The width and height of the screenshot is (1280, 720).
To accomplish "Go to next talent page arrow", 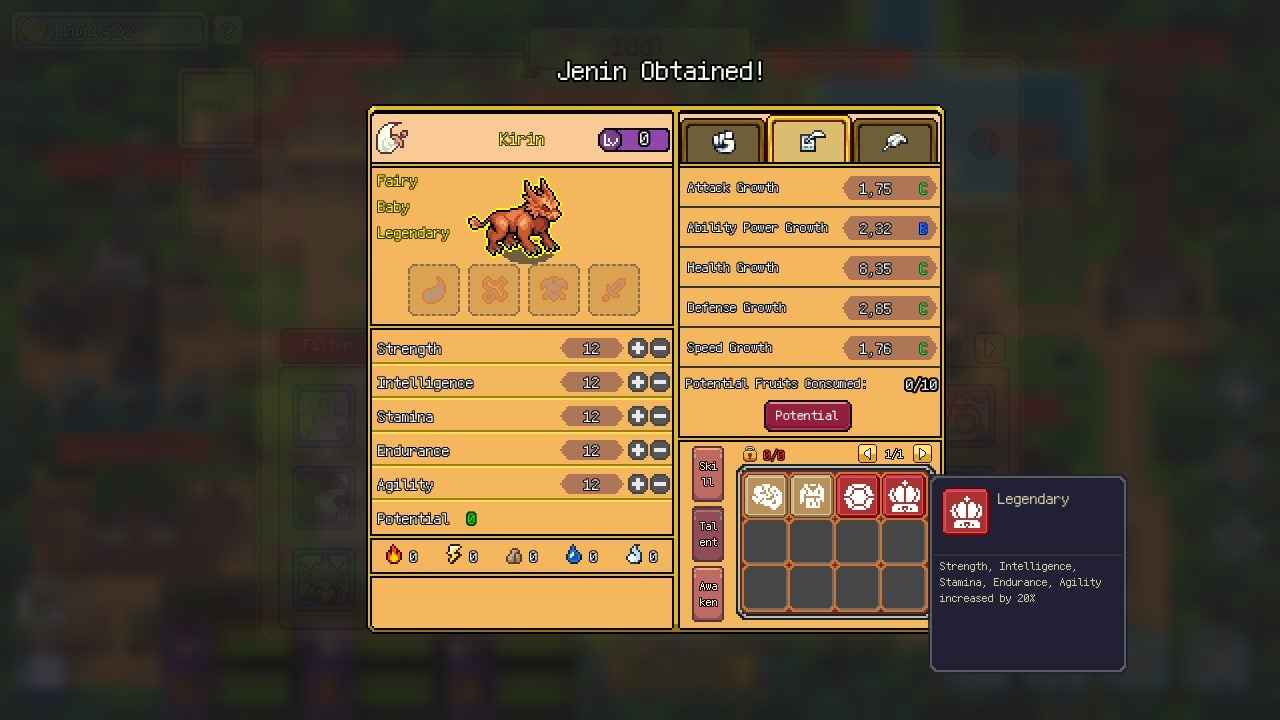I will point(922,454).
